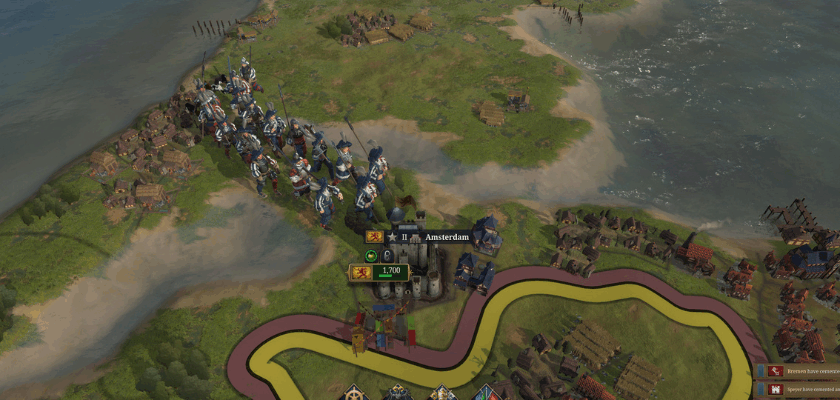Click the lion flag on Amsterdam's nameplate
Screen dimensions: 840x400
pyautogui.click(x=375, y=237)
